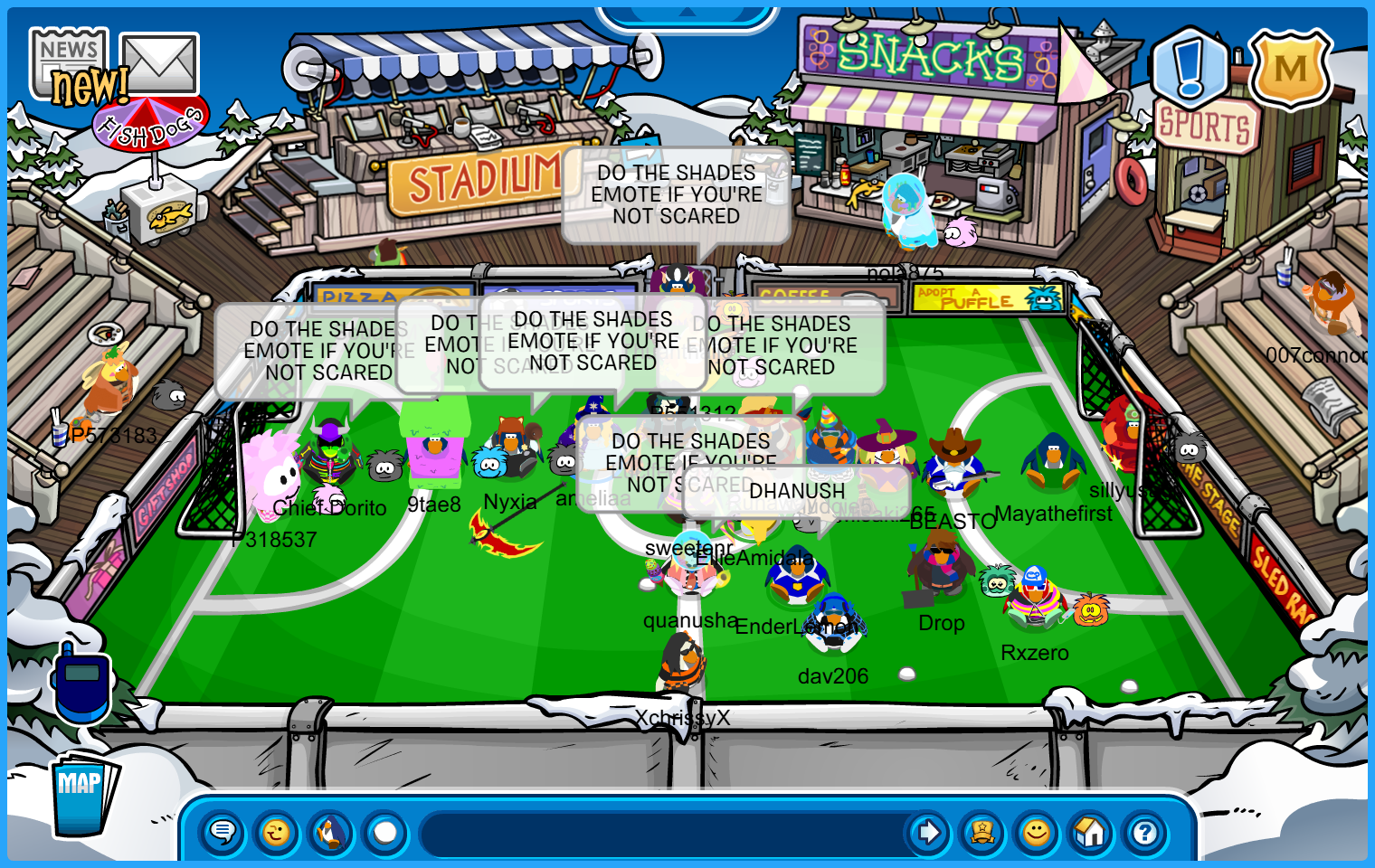
Task: Click the blue exclamation mark icon
Action: tap(1190, 66)
